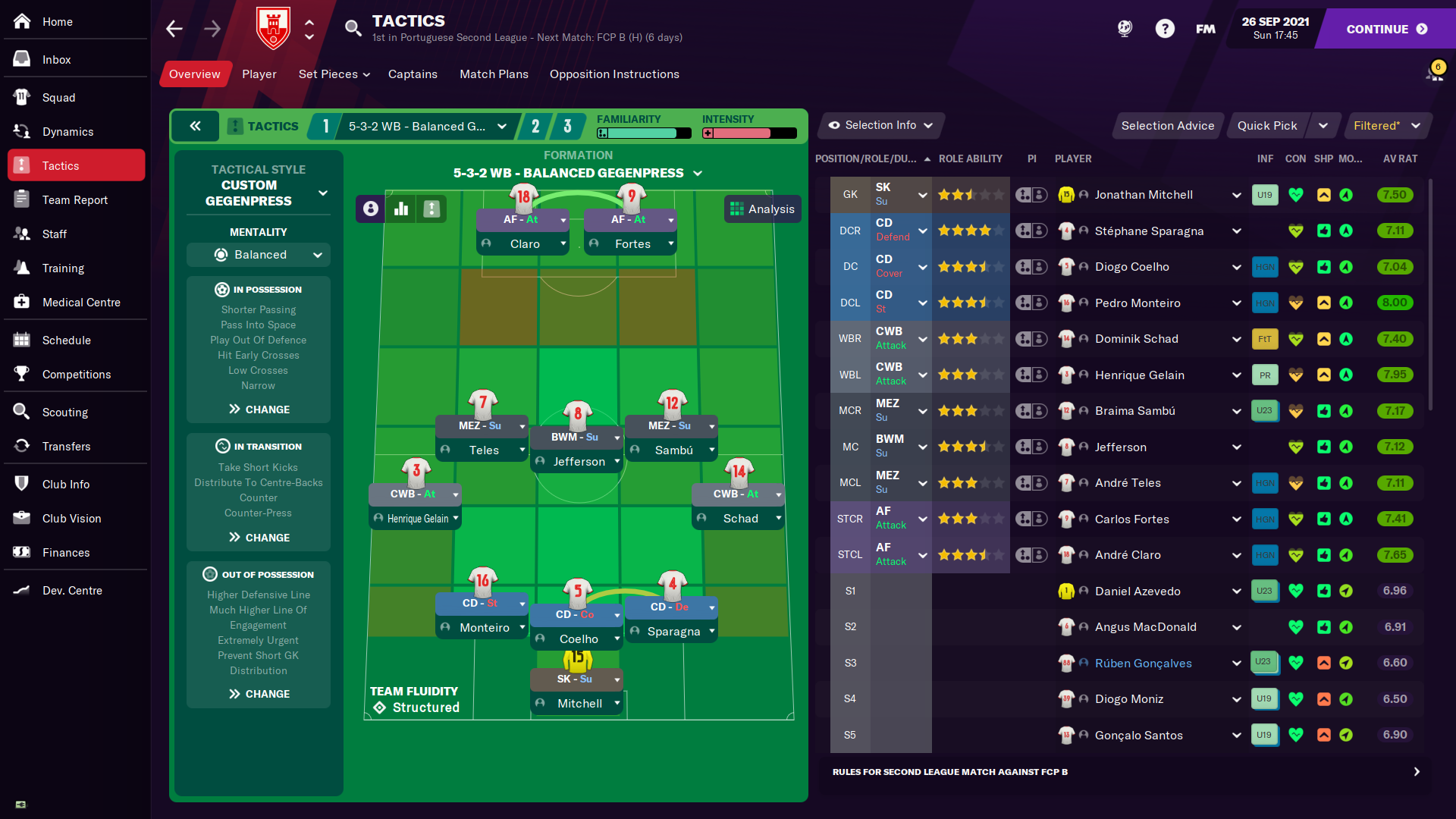Expand the Team Fluidity Structured panel

415,700
